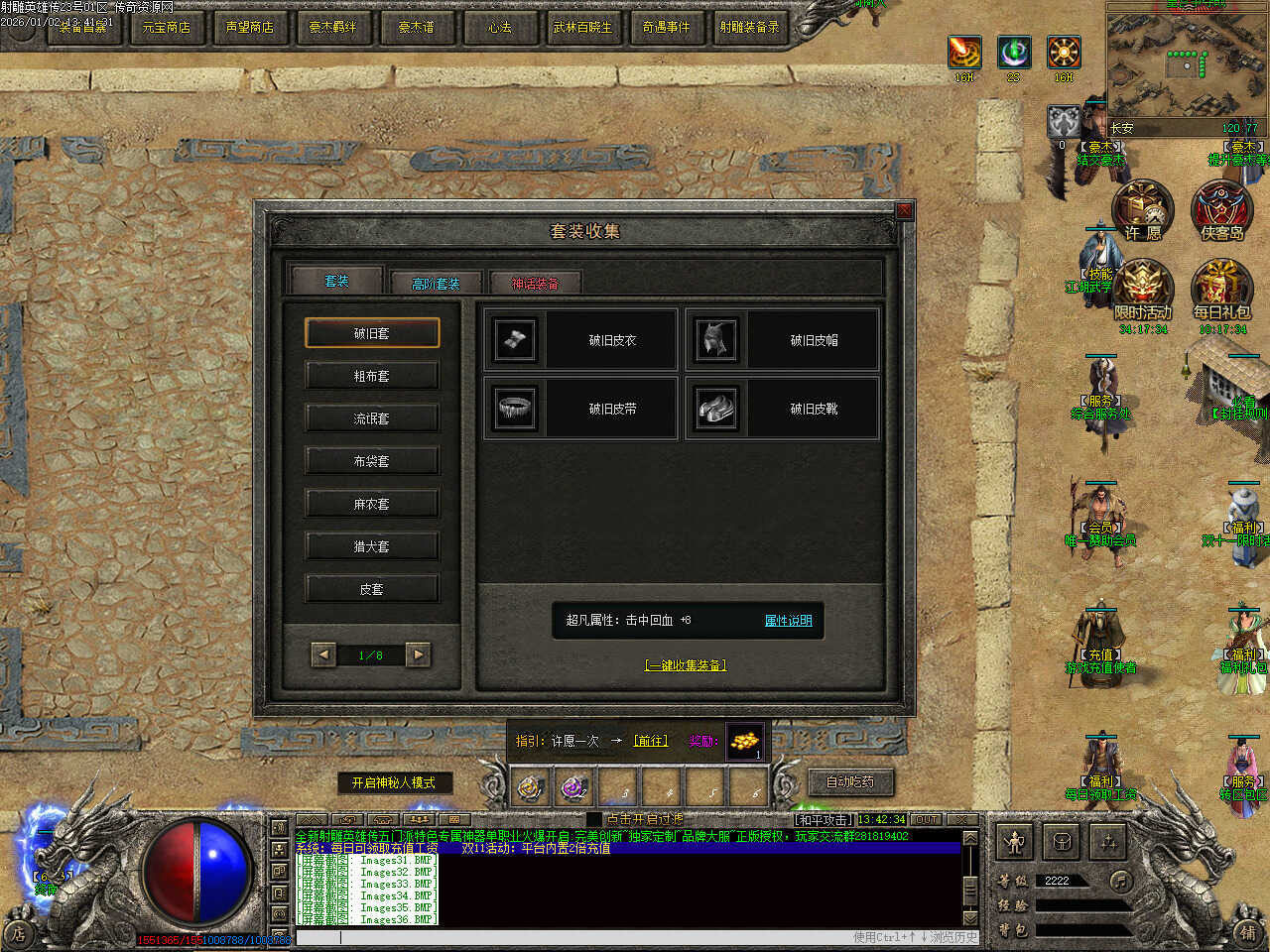Switch to the 高阶套装 tab
Viewport: 1270px width, 952px height.
pos(436,284)
